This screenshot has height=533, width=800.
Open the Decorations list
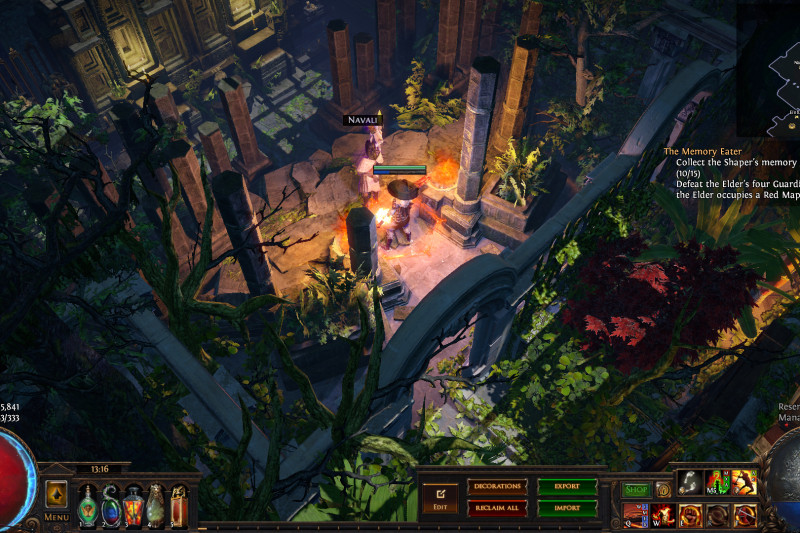496,486
